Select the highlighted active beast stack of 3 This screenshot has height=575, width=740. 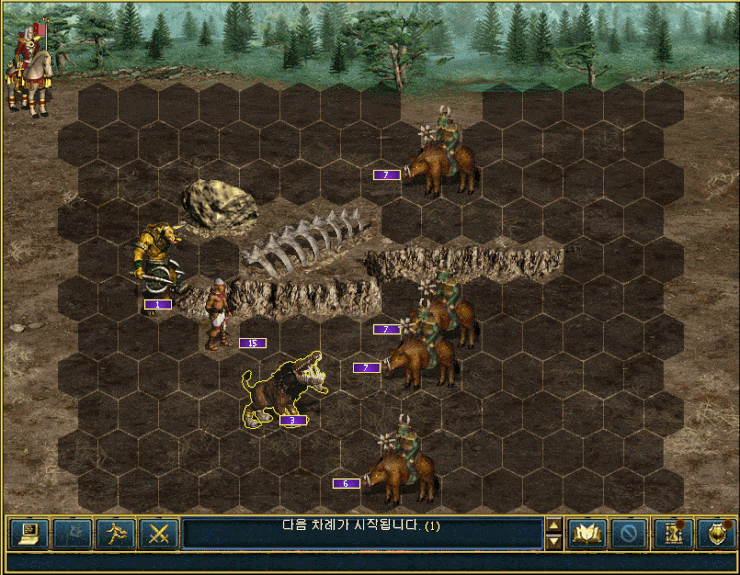coord(278,391)
